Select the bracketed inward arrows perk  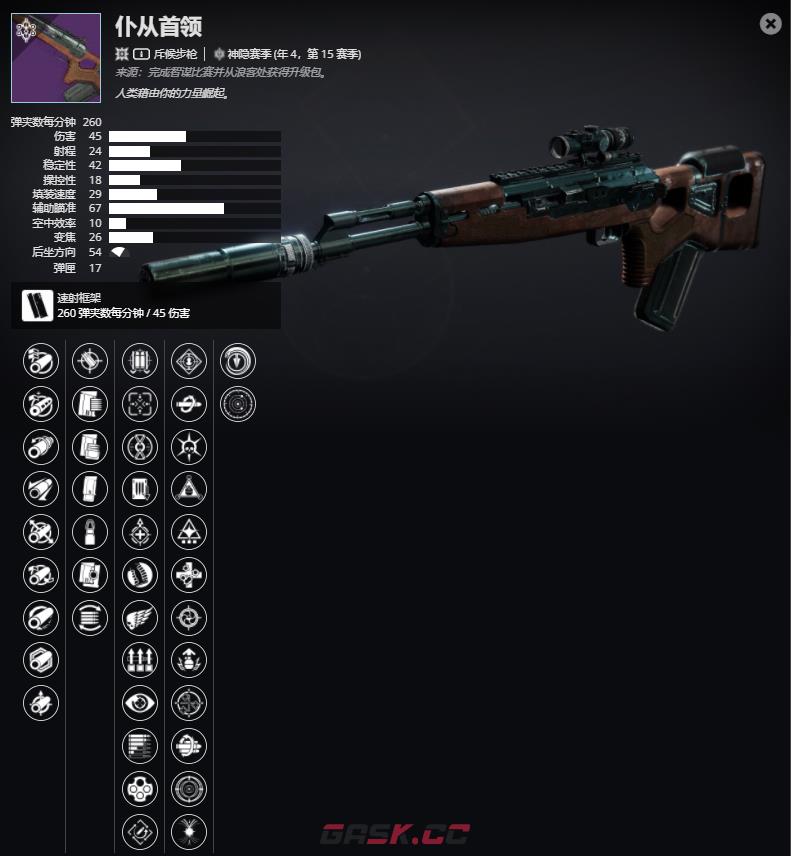140,403
